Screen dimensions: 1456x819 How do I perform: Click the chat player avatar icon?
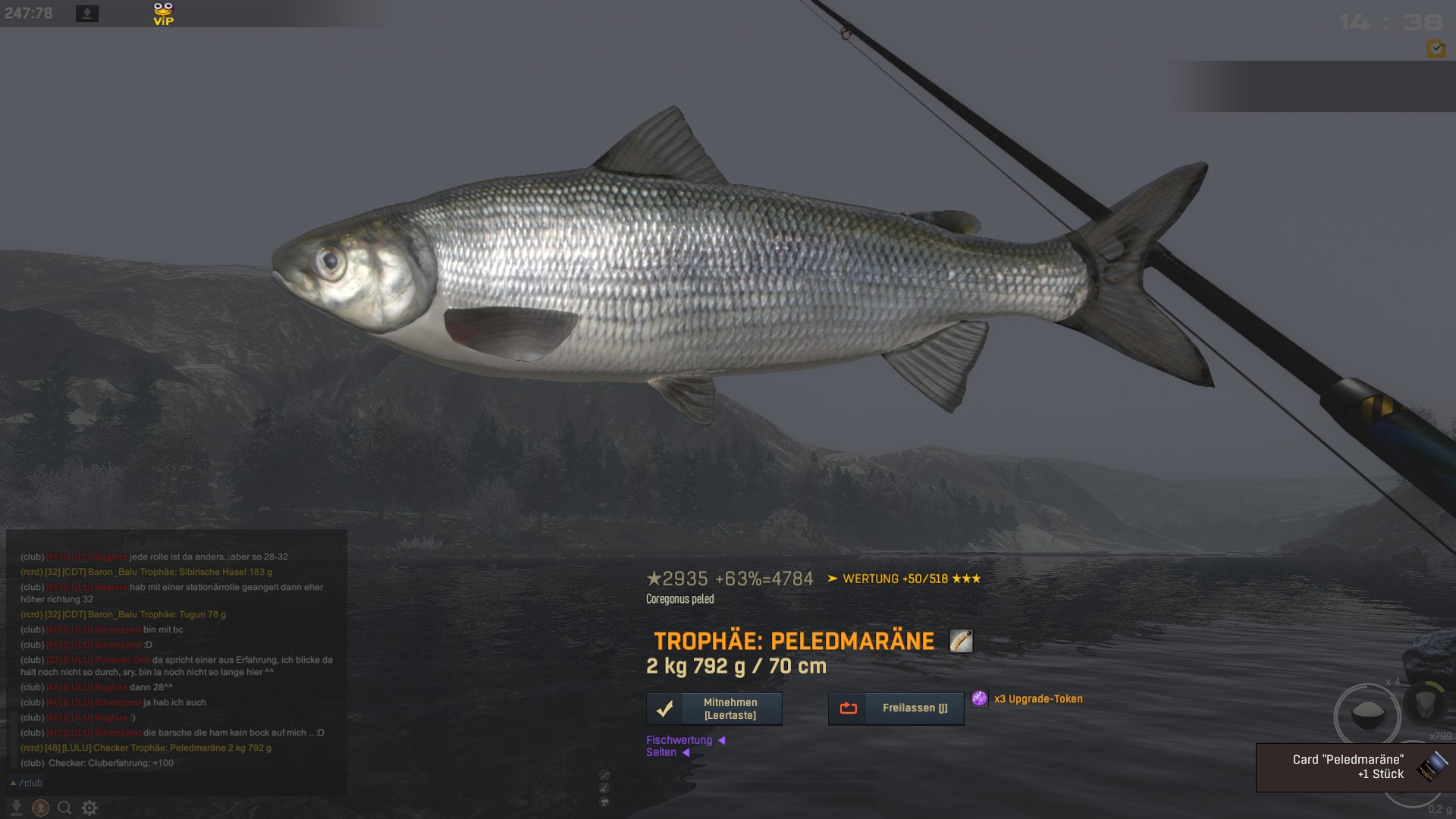(x=41, y=808)
